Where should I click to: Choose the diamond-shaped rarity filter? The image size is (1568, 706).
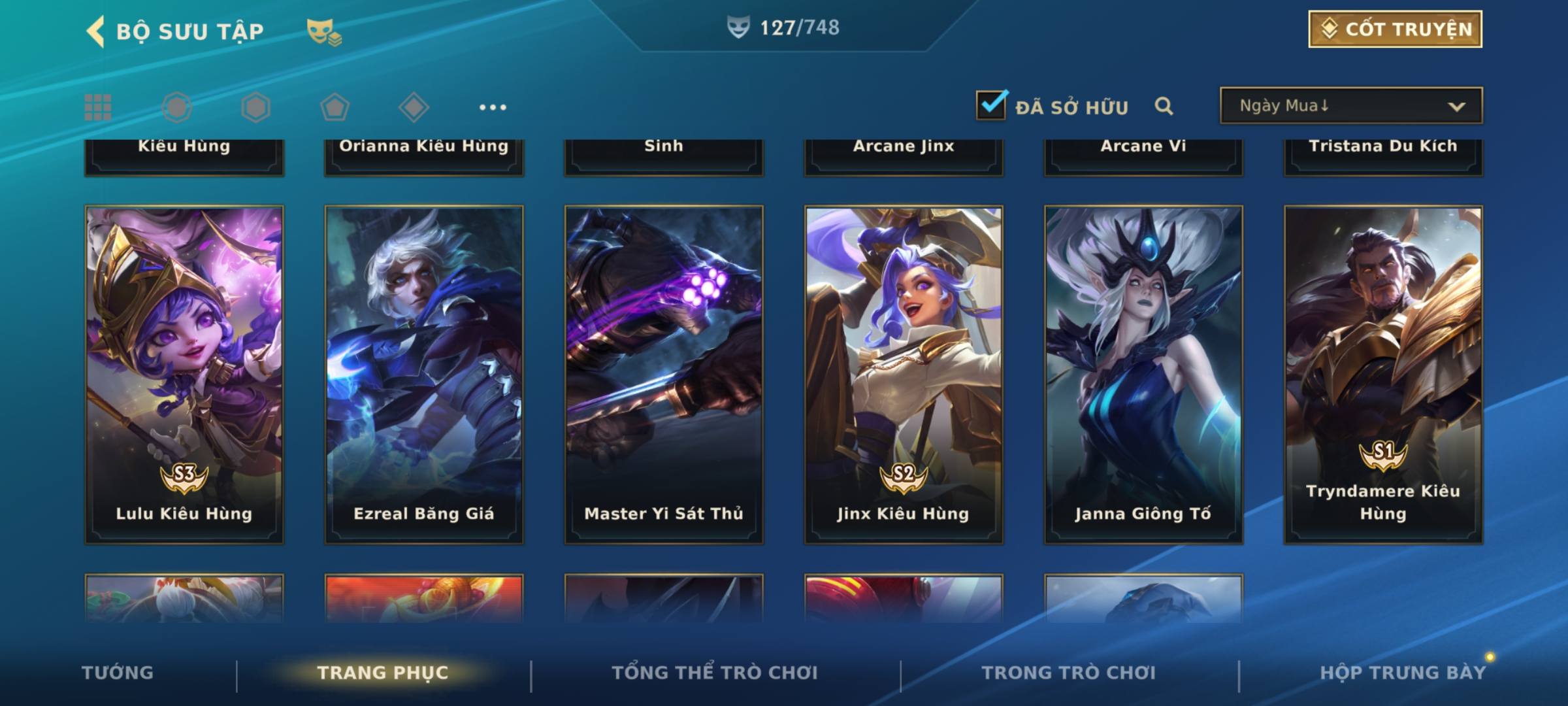click(414, 107)
